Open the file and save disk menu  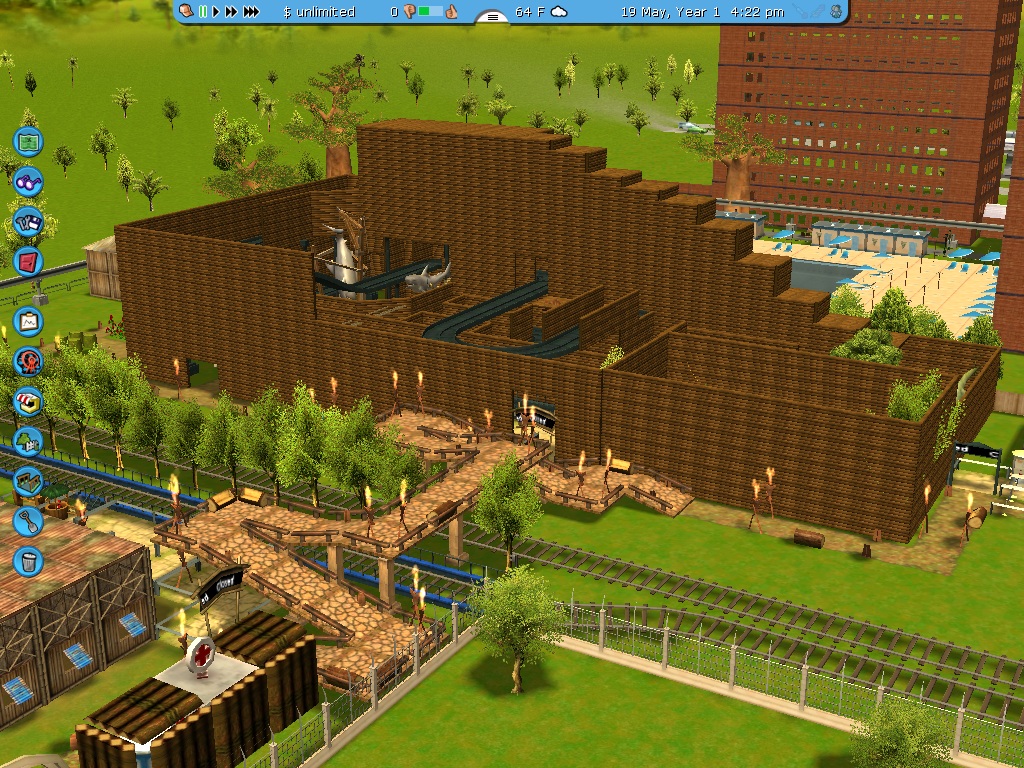pos(28,222)
